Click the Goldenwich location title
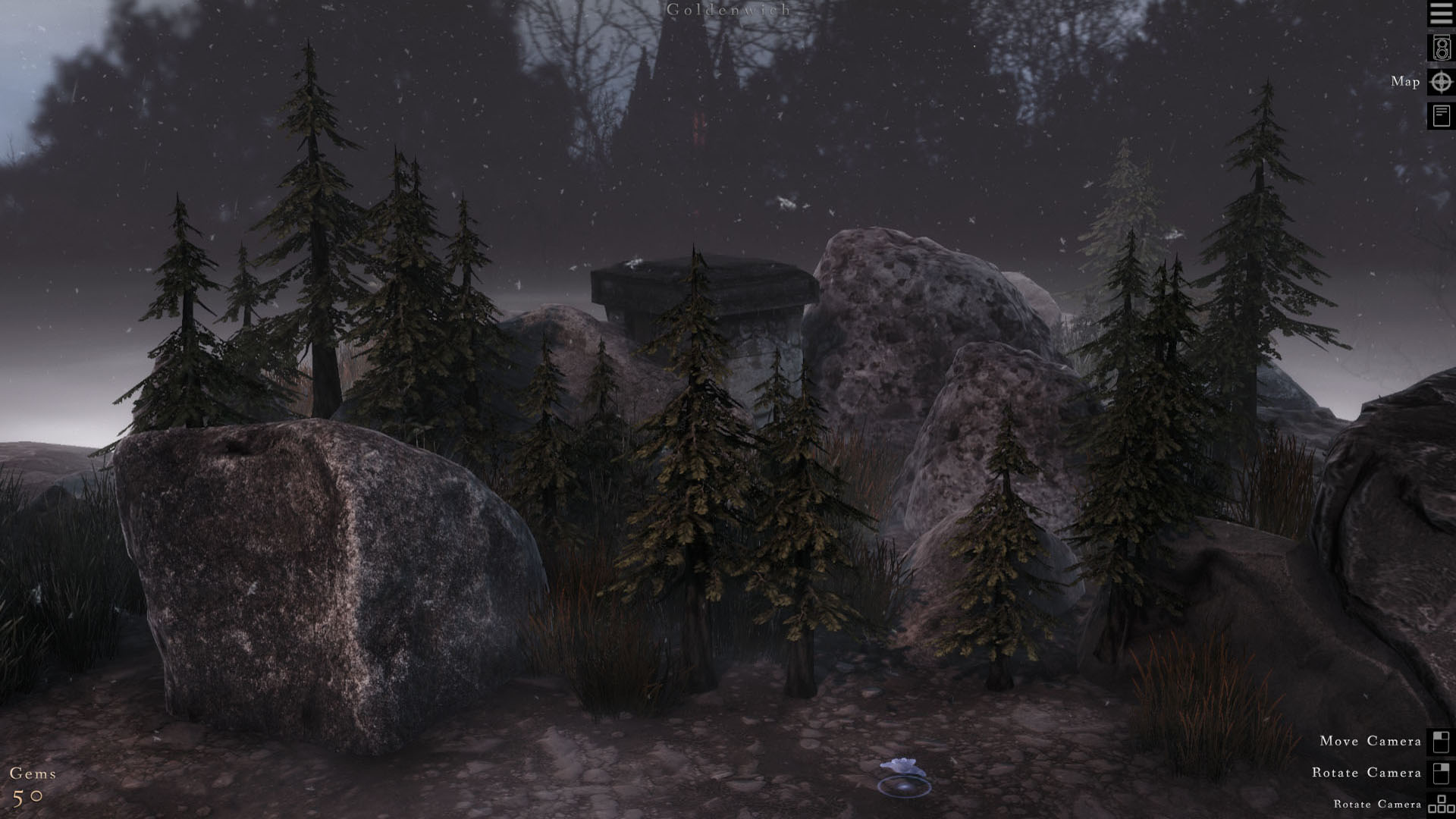This screenshot has width=1456, height=819. tap(726, 11)
